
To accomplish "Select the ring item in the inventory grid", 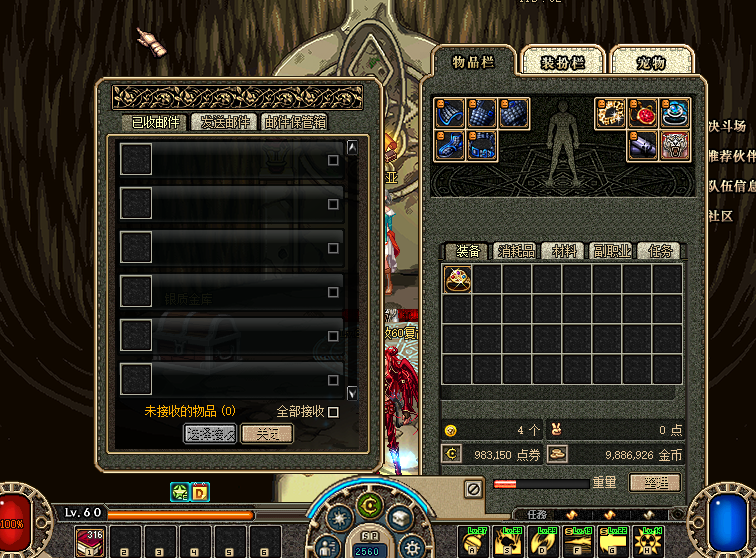I will tap(457, 279).
